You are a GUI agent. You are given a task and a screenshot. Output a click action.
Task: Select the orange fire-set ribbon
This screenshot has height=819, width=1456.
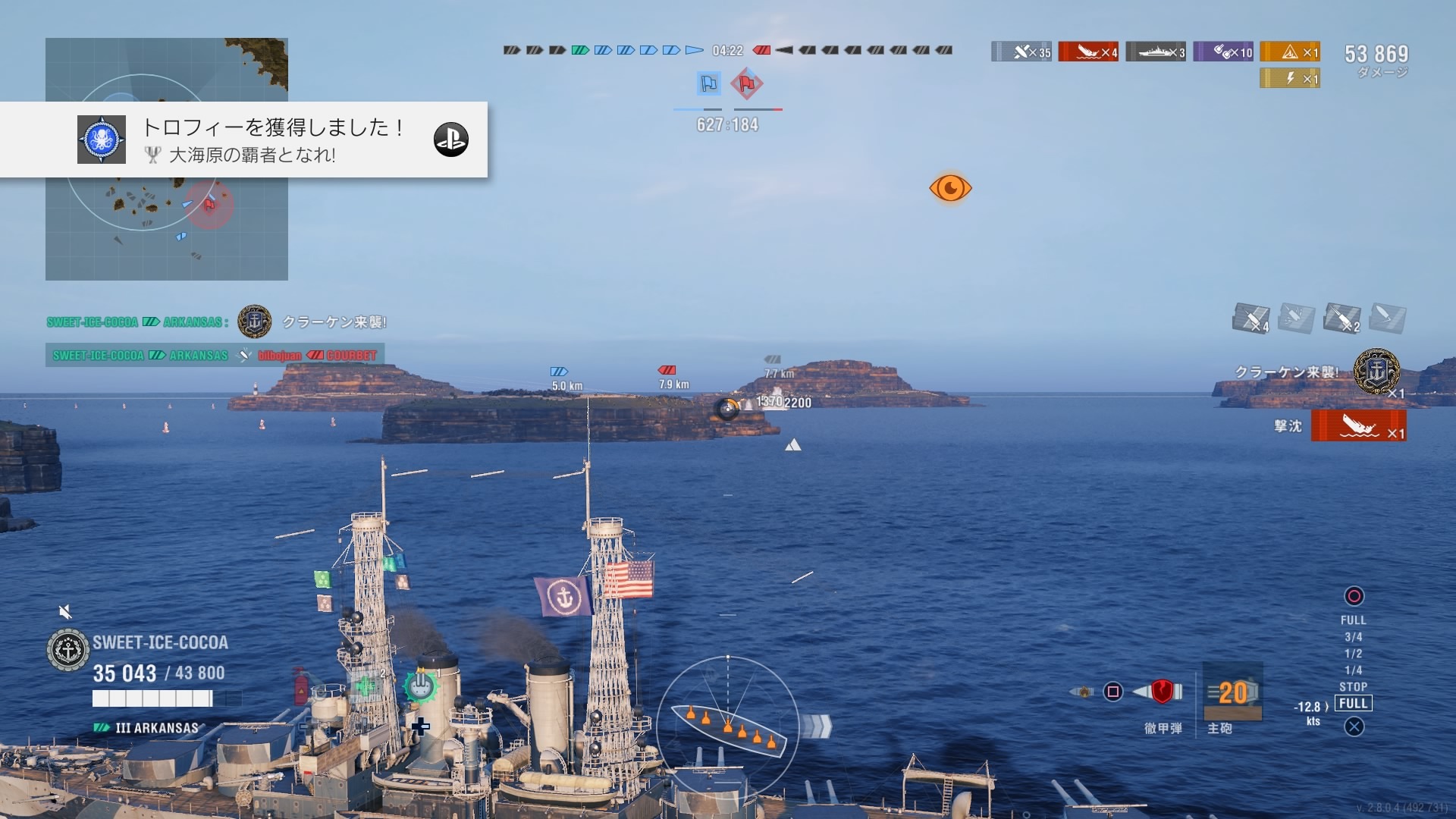(1290, 52)
